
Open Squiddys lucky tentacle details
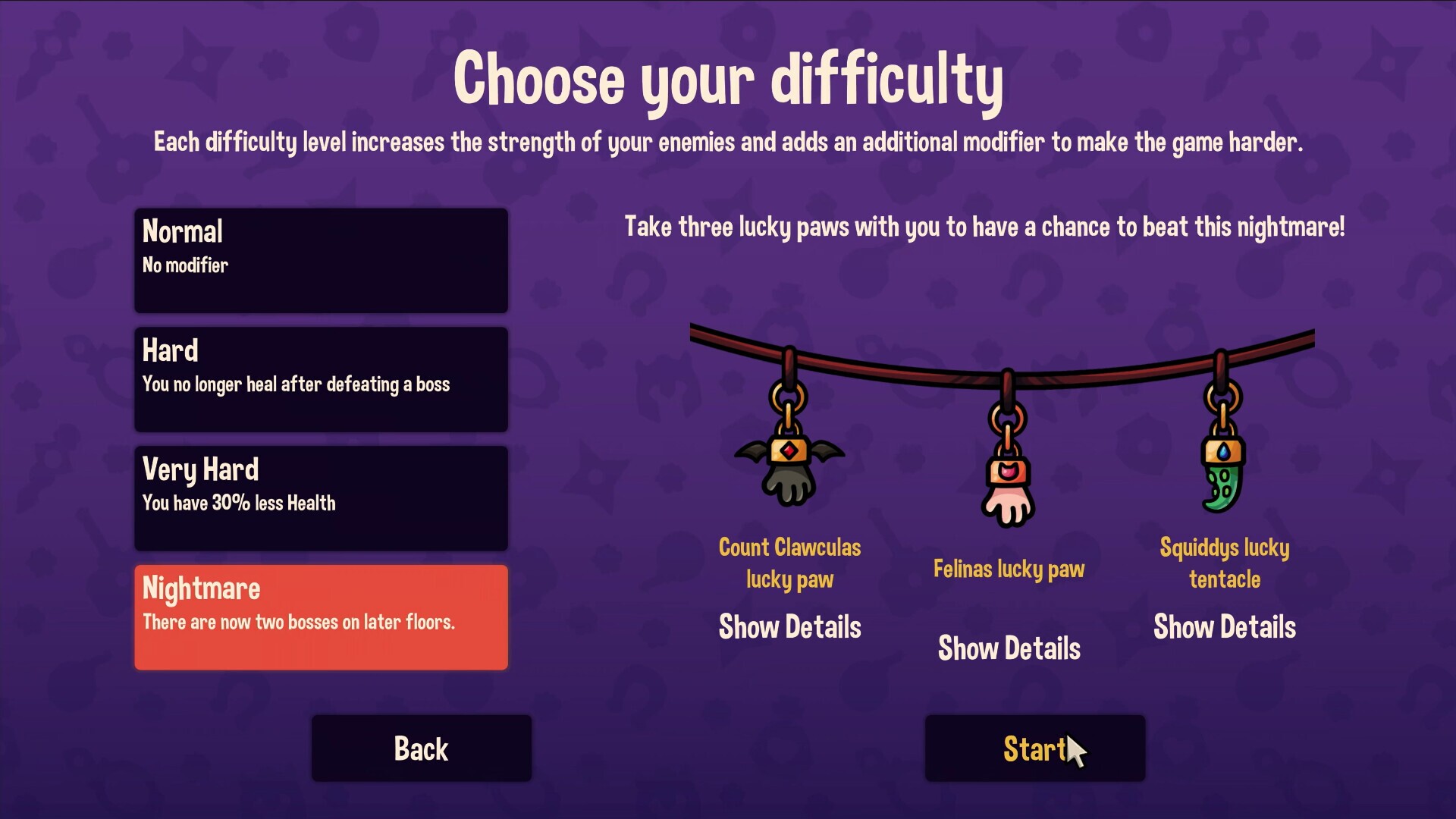click(1224, 627)
